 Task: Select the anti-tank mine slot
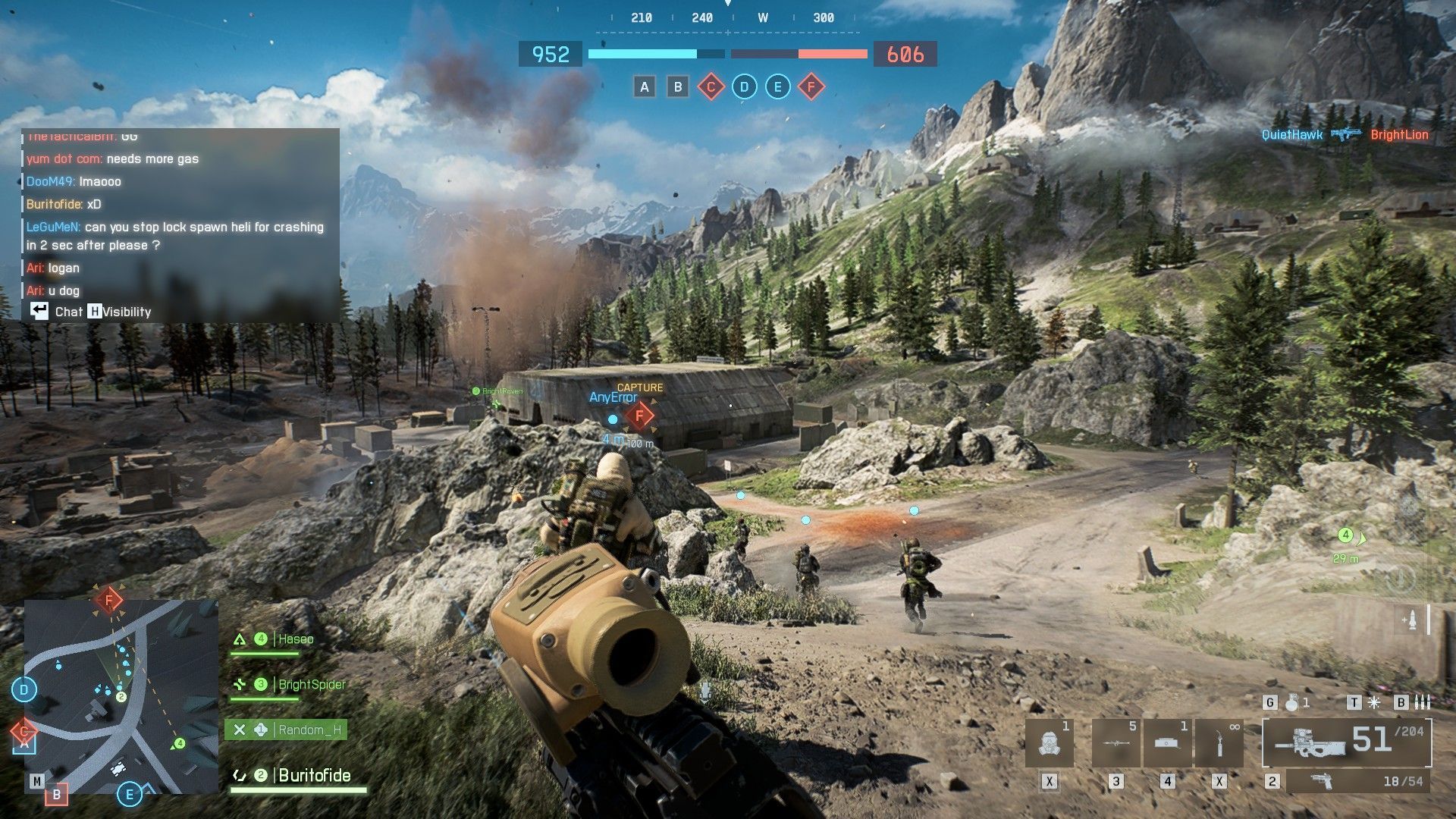point(1167,743)
